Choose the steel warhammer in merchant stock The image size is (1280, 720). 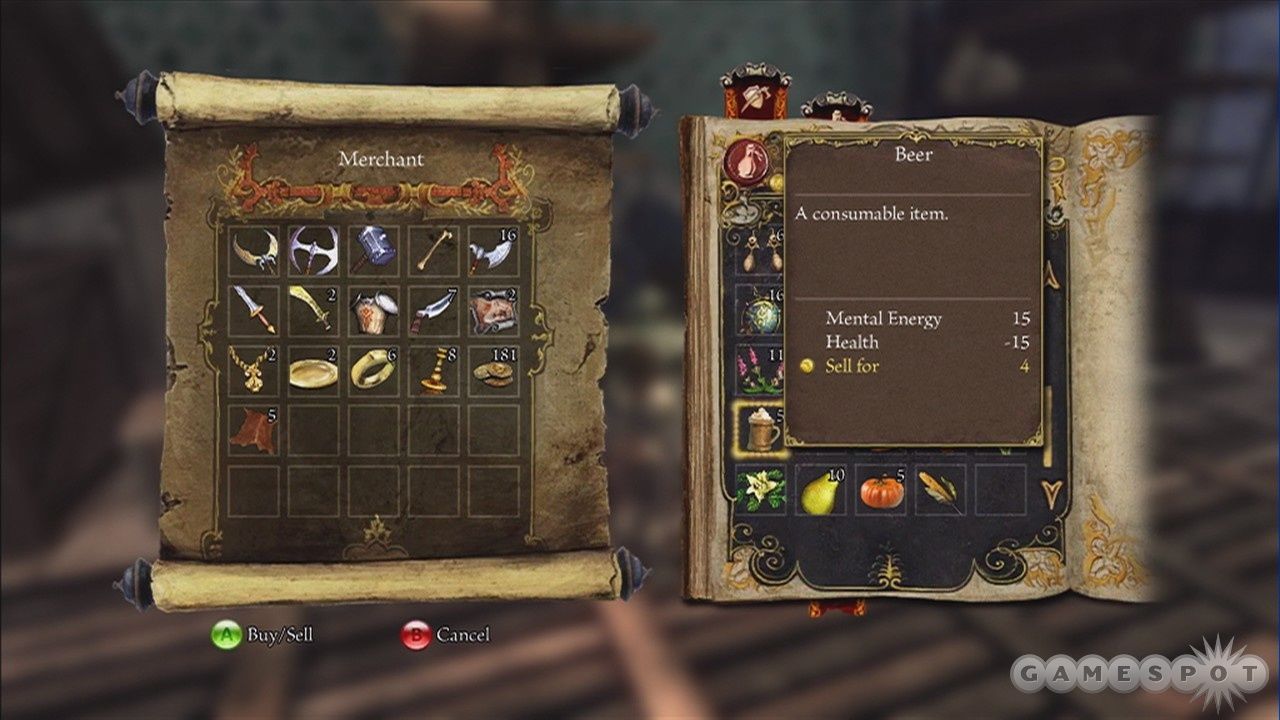(373, 250)
